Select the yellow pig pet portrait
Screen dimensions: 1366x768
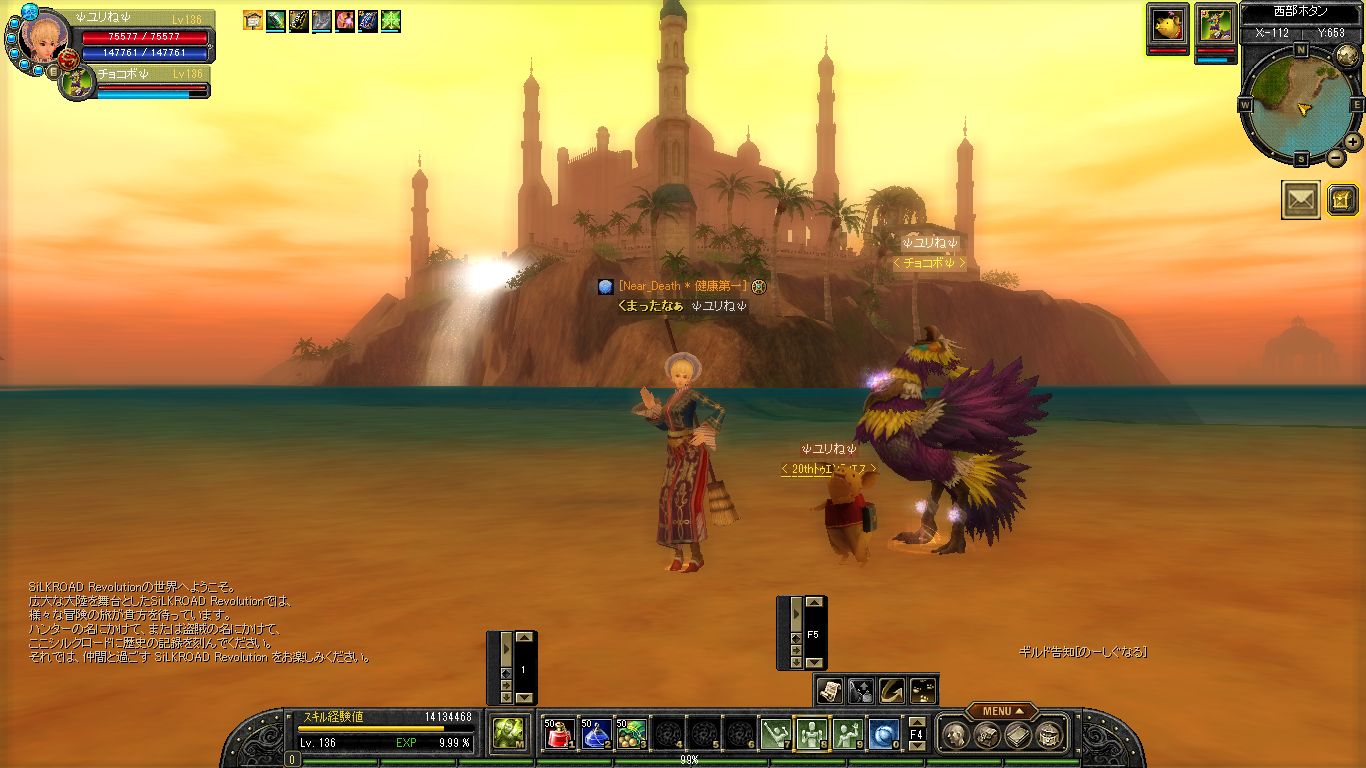tap(1168, 24)
